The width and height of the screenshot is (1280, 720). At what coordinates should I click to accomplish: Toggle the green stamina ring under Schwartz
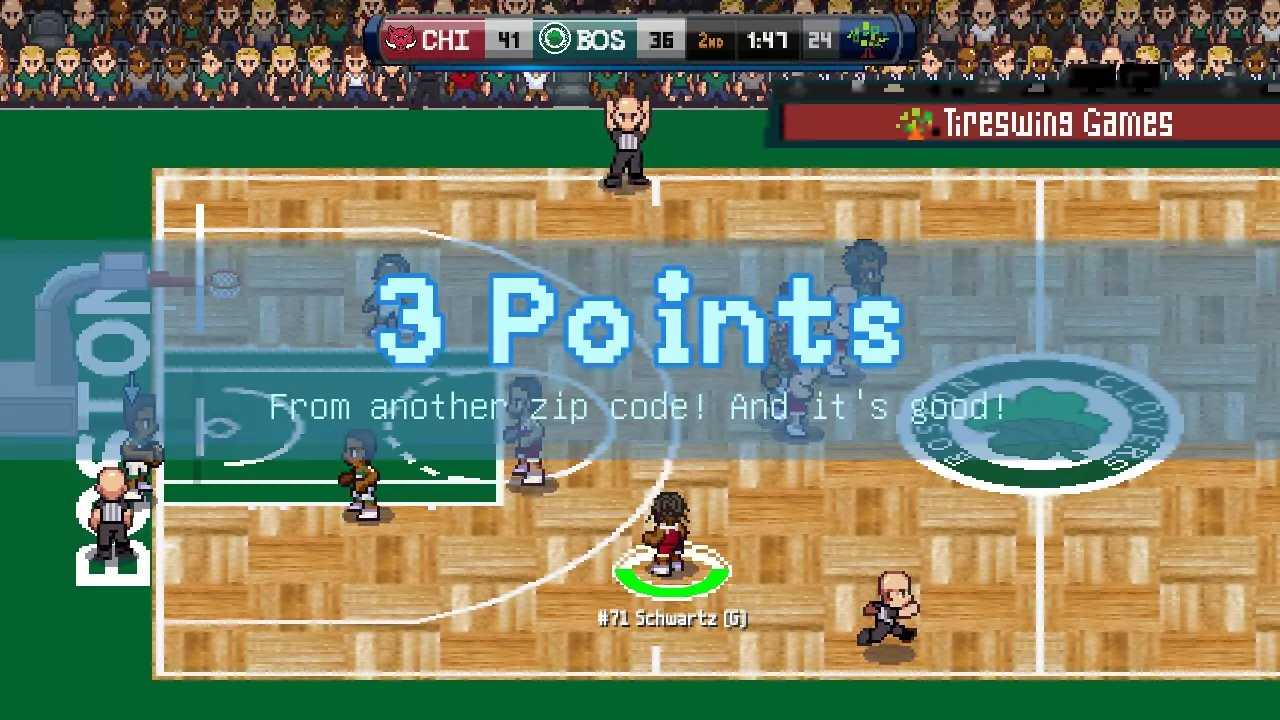click(672, 577)
